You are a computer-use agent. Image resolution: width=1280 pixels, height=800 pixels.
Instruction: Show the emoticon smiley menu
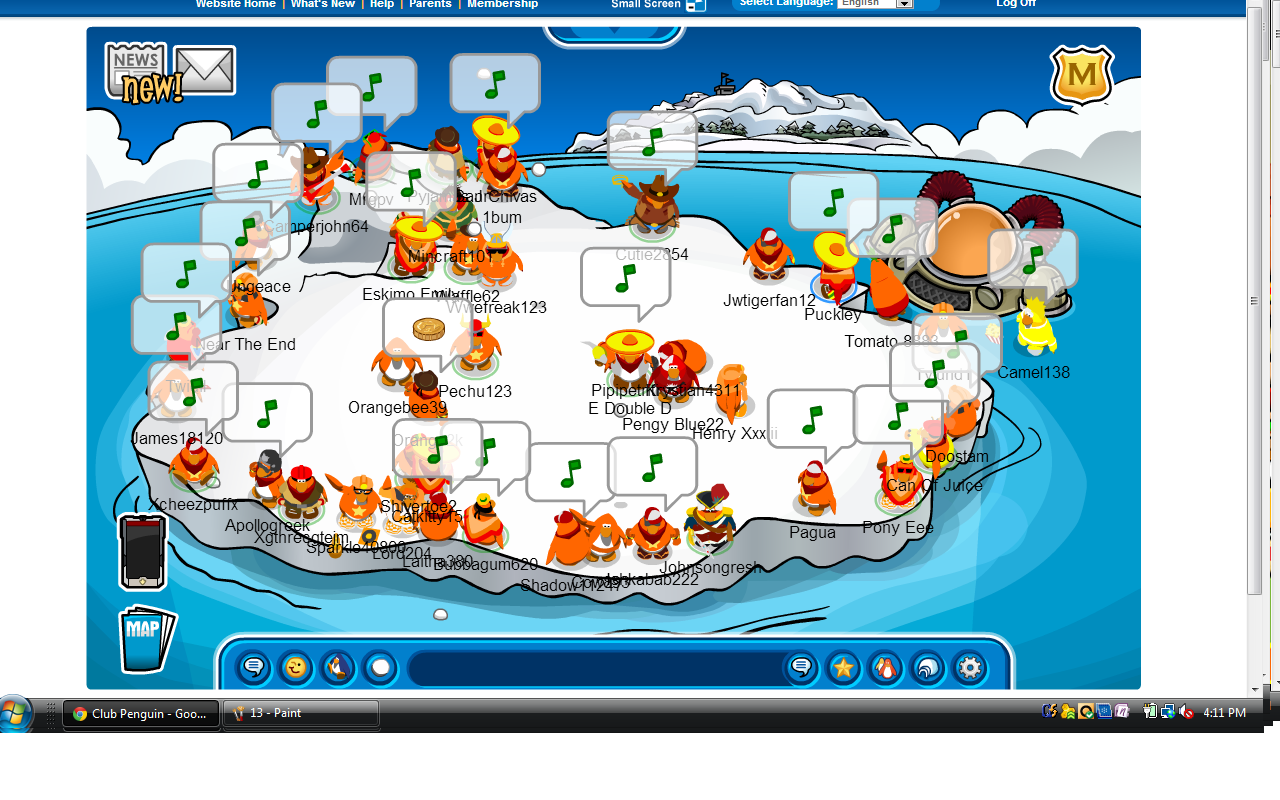(x=296, y=667)
